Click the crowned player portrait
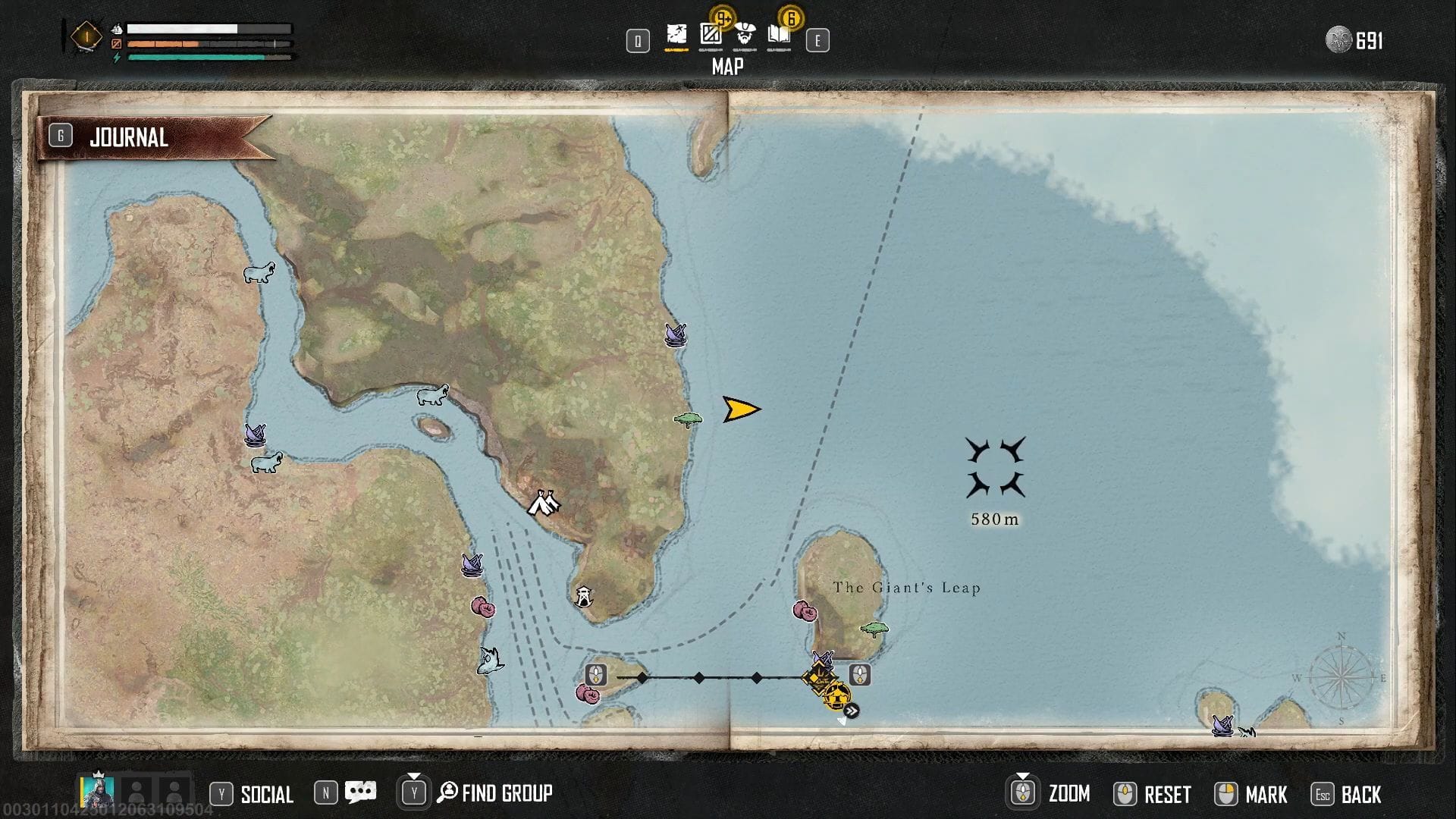1456x819 pixels. 98,791
